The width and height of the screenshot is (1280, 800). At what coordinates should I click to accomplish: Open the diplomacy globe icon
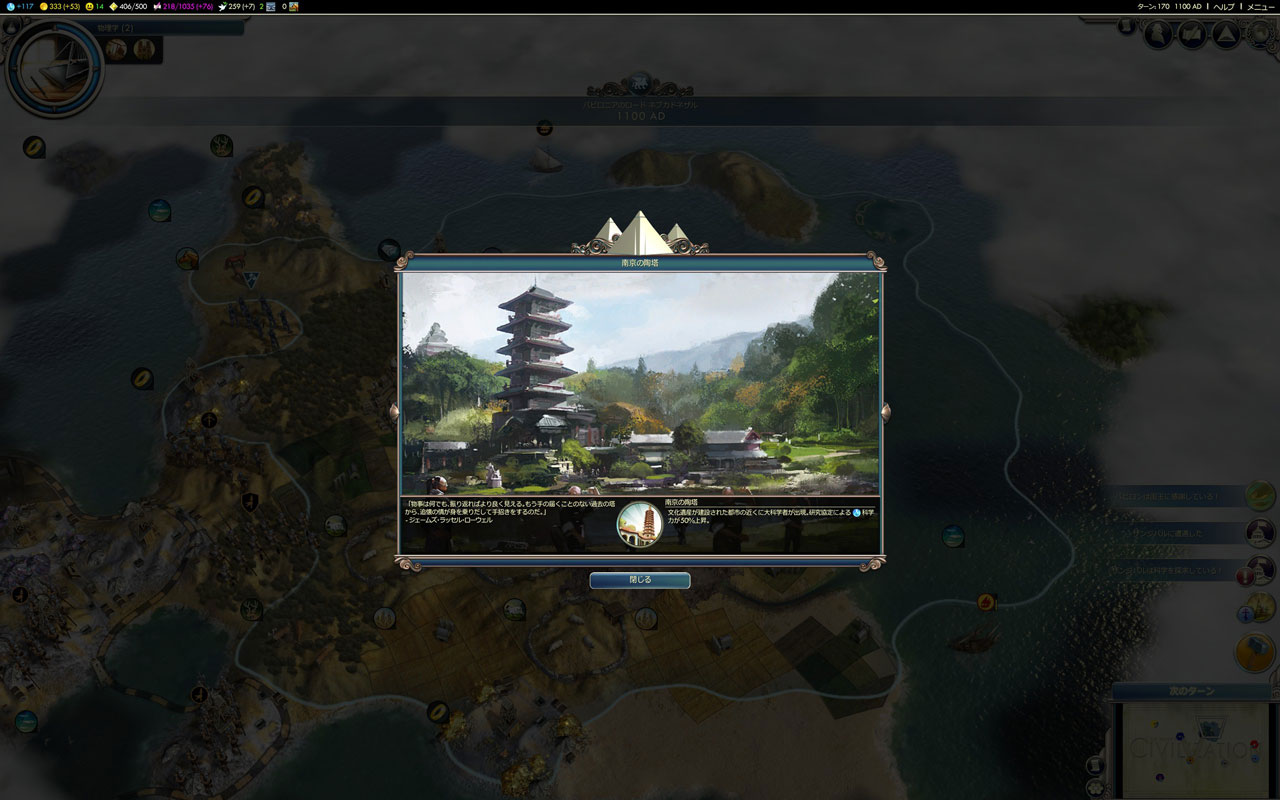[1262, 35]
